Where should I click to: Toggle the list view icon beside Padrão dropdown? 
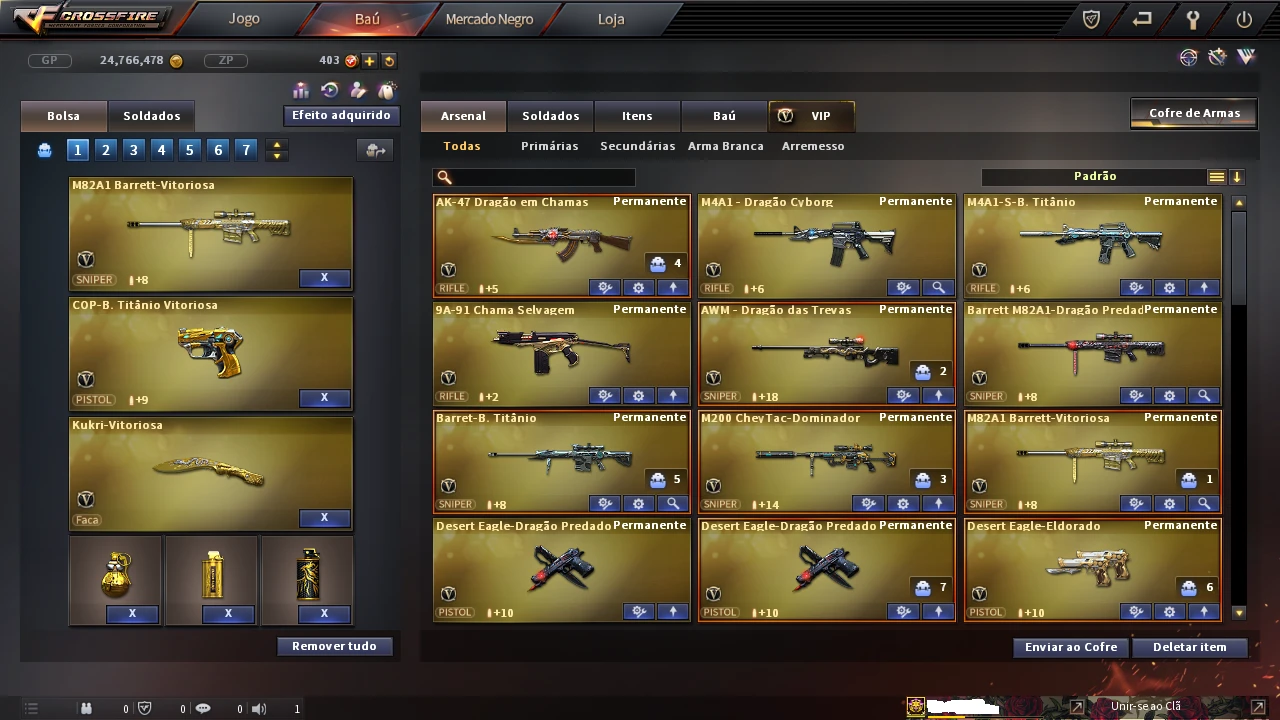click(x=1216, y=176)
